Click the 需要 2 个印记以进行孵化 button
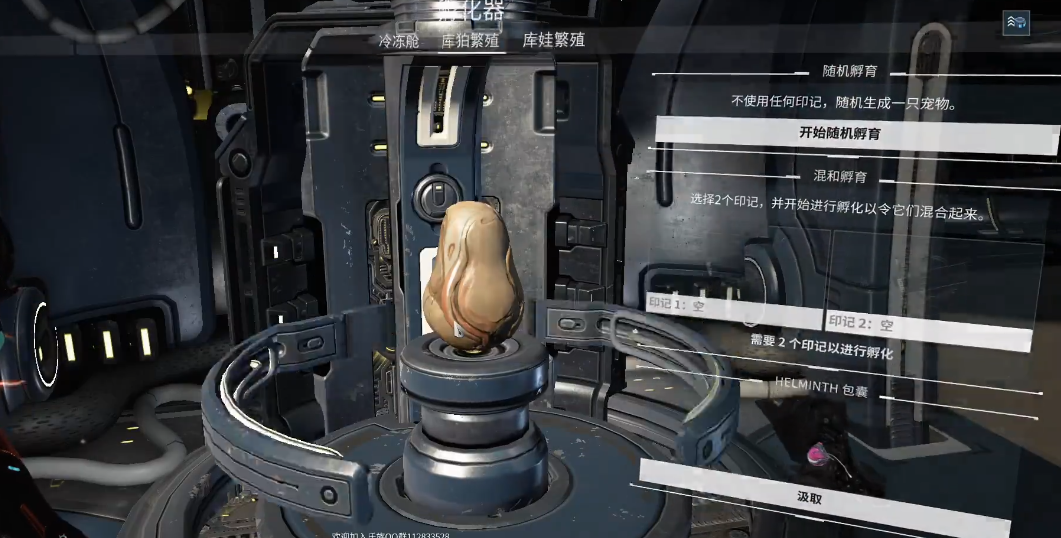This screenshot has height=538, width=1061. point(822,346)
